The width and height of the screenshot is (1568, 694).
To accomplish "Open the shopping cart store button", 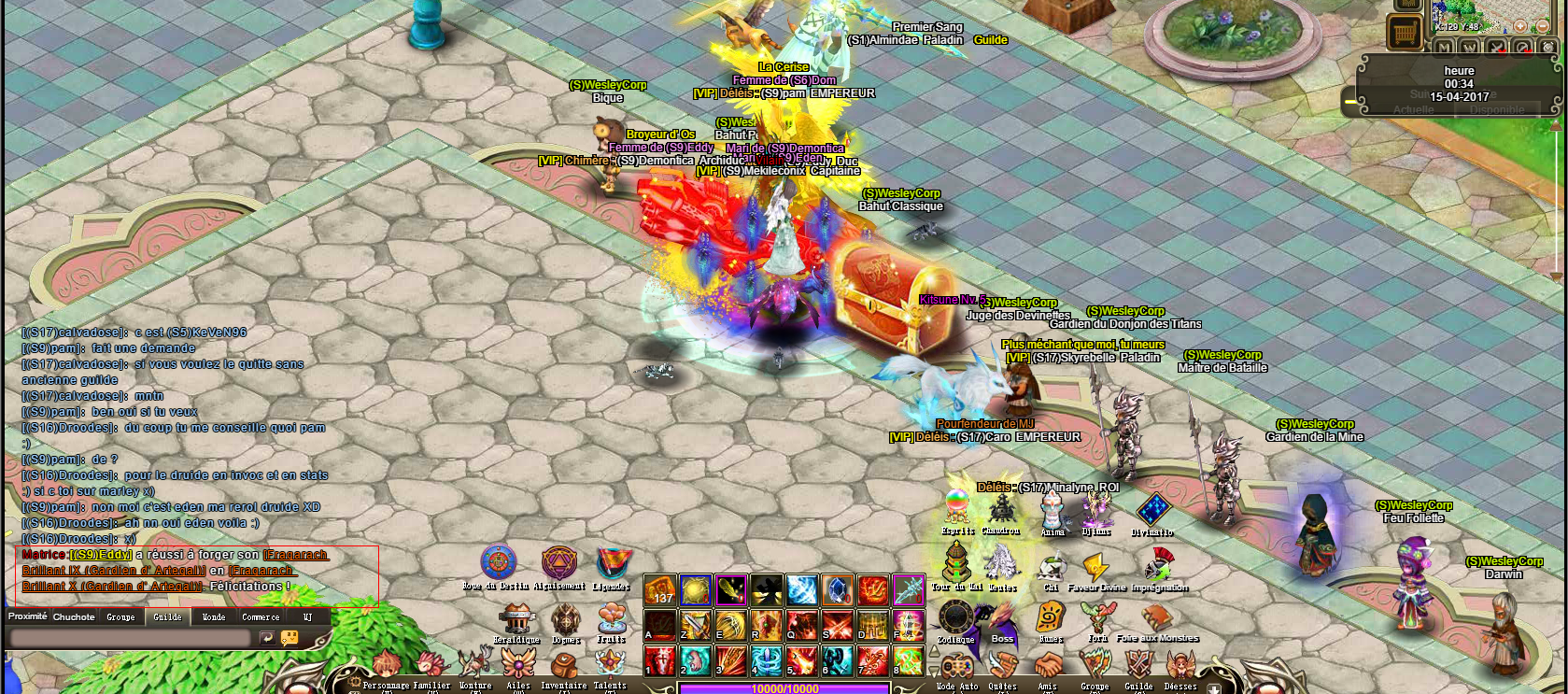I will click(x=1404, y=34).
